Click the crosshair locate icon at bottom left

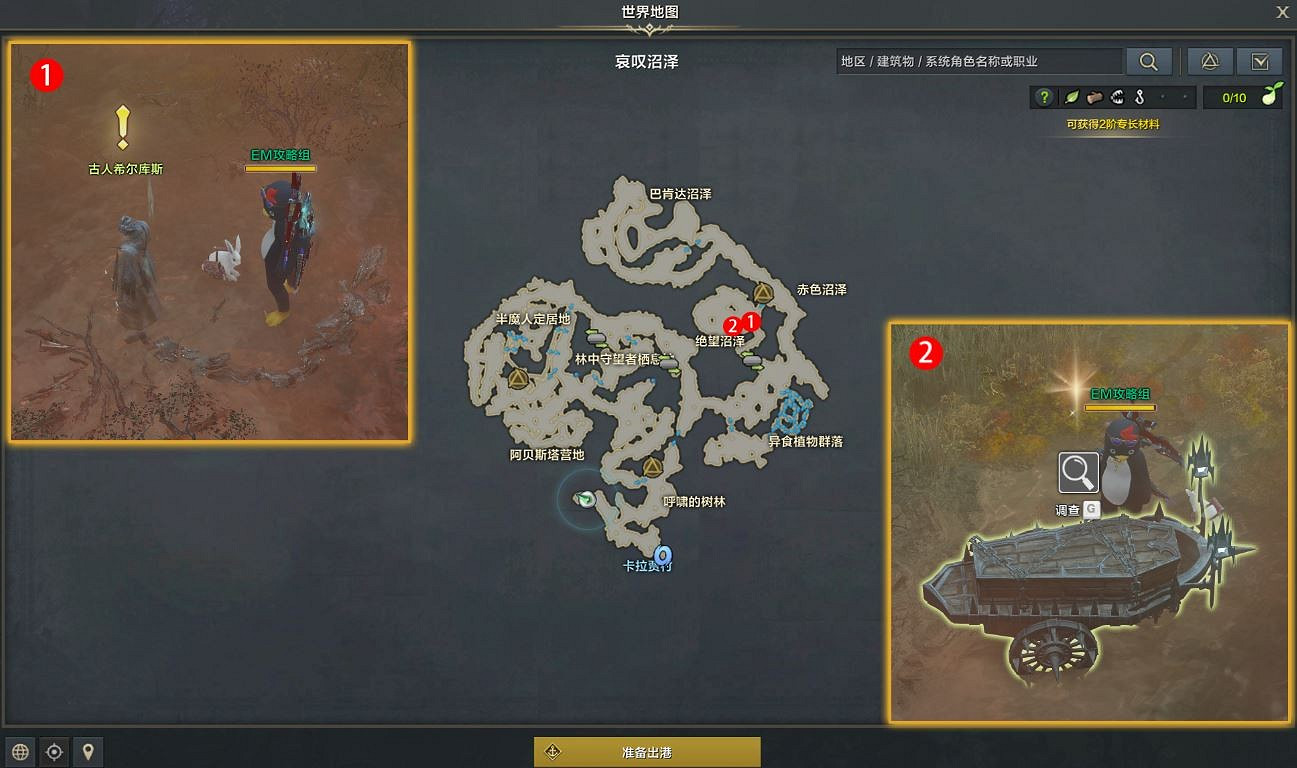tap(53, 752)
